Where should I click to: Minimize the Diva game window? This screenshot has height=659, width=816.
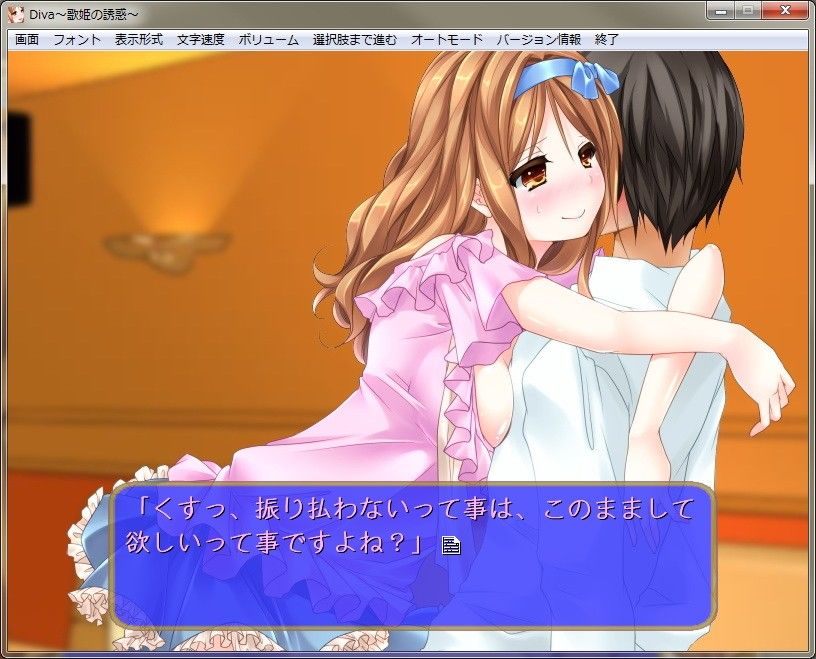[719, 11]
